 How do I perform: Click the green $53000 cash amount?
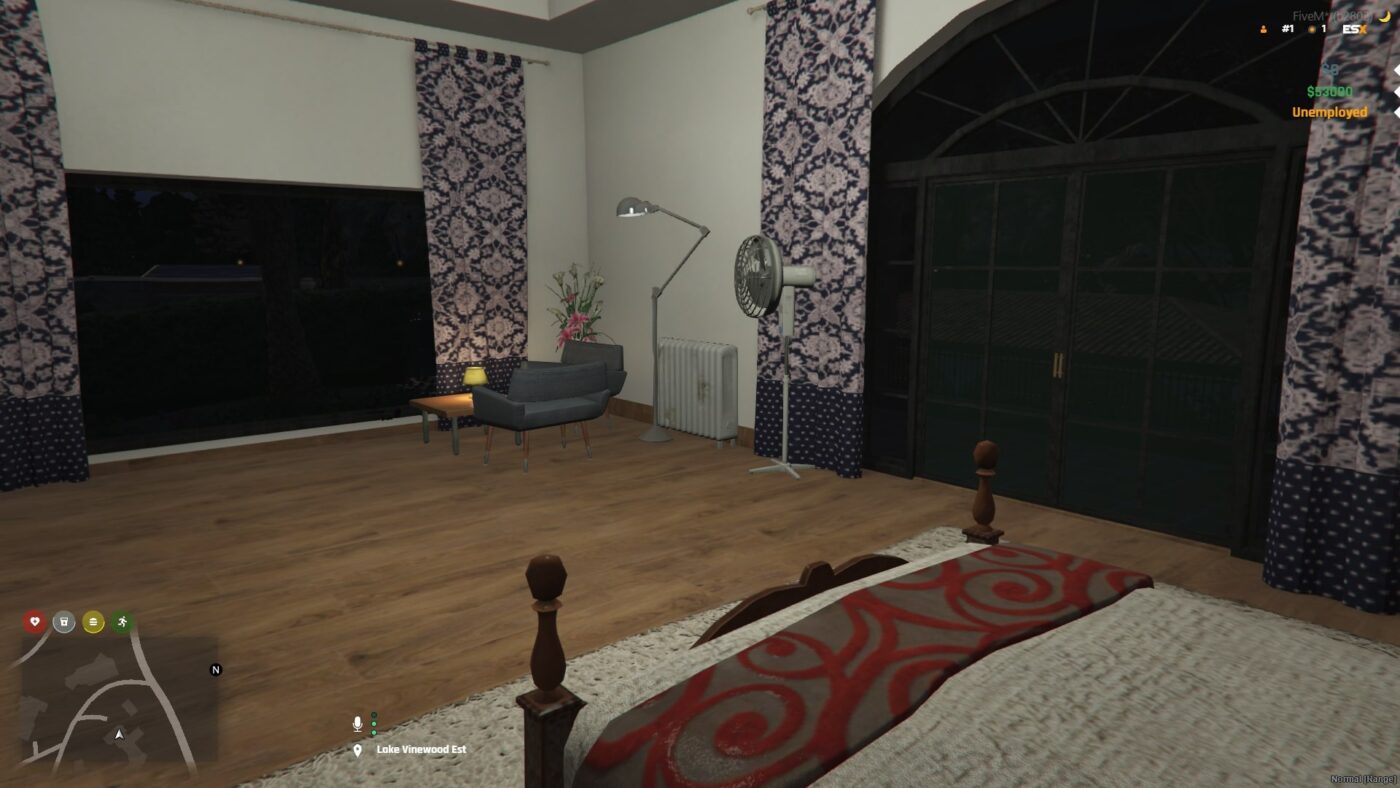(x=1329, y=92)
